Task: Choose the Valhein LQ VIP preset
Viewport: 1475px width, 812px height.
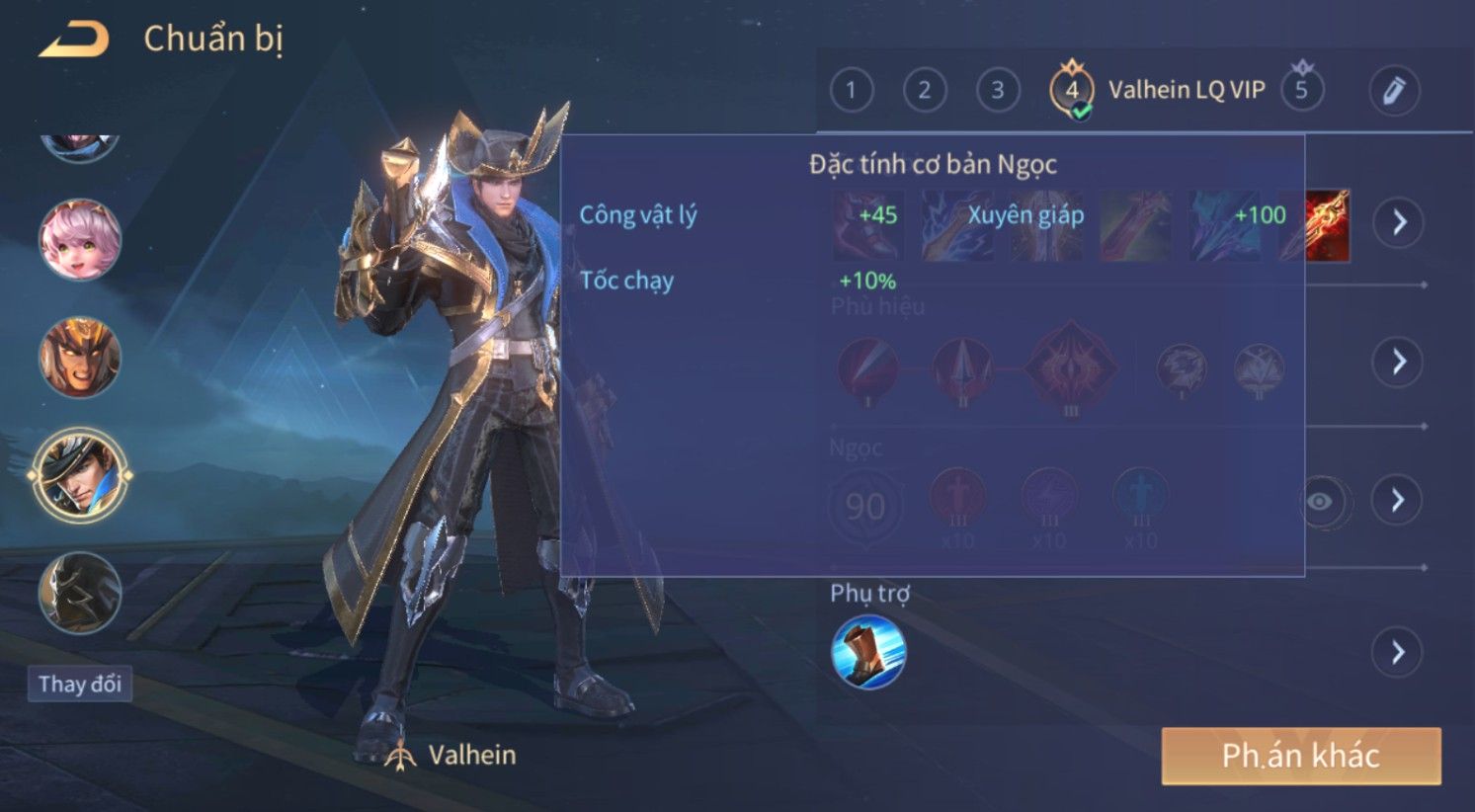Action: [x=1156, y=91]
